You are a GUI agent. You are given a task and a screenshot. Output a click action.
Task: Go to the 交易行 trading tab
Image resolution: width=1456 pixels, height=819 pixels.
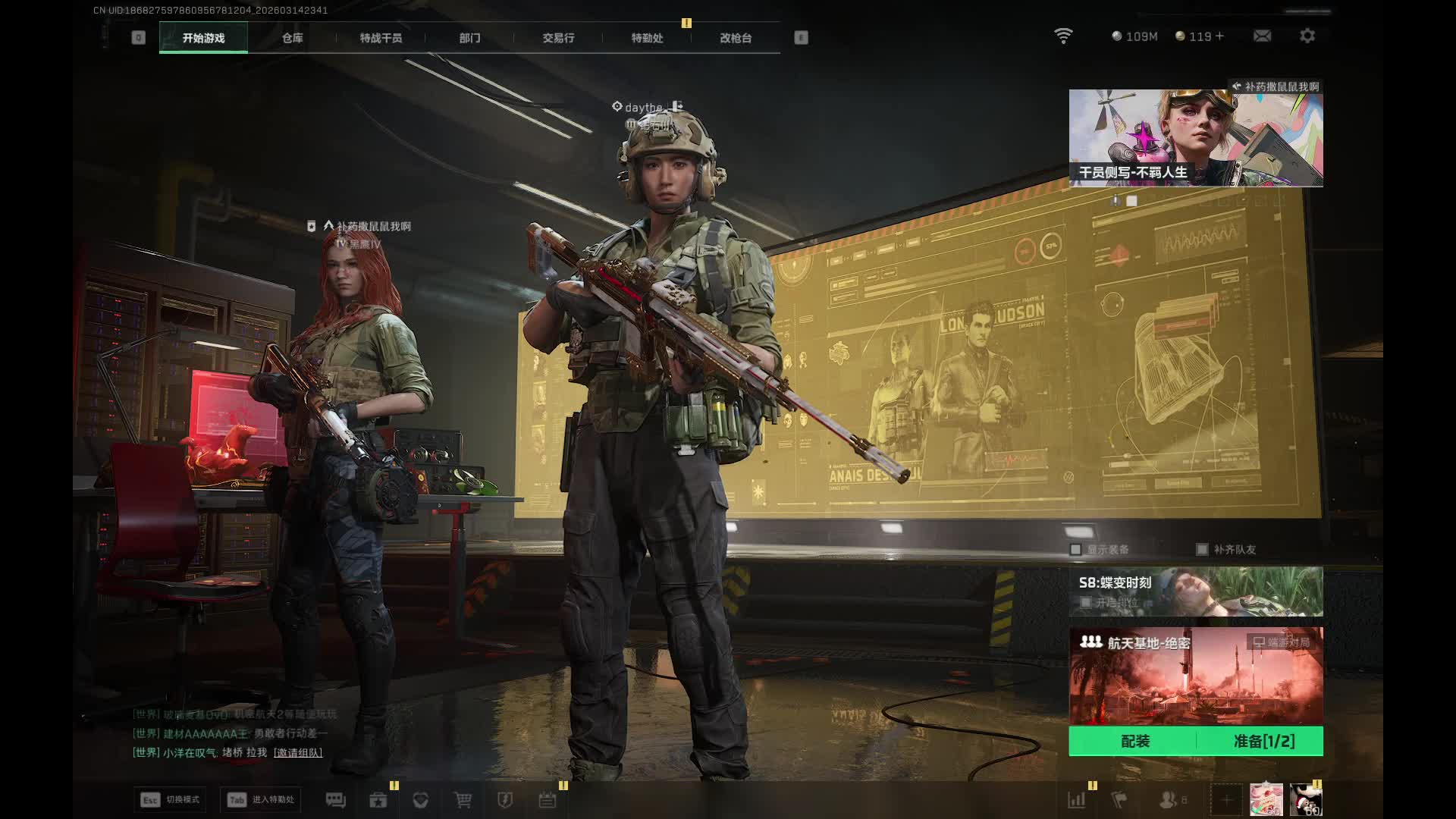(x=558, y=38)
